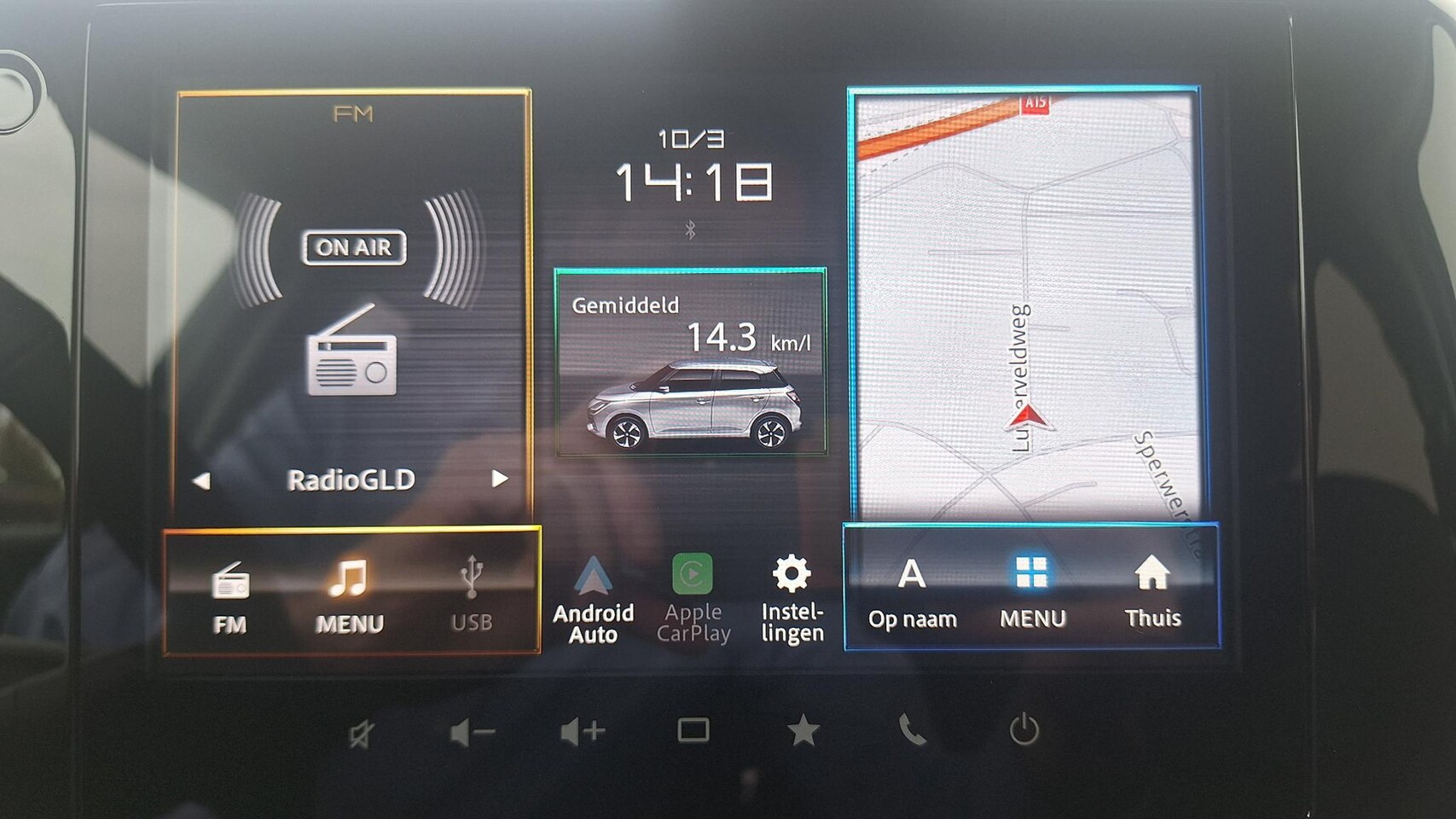
Task: Navigate home with the Thuis button
Action: point(1151,593)
